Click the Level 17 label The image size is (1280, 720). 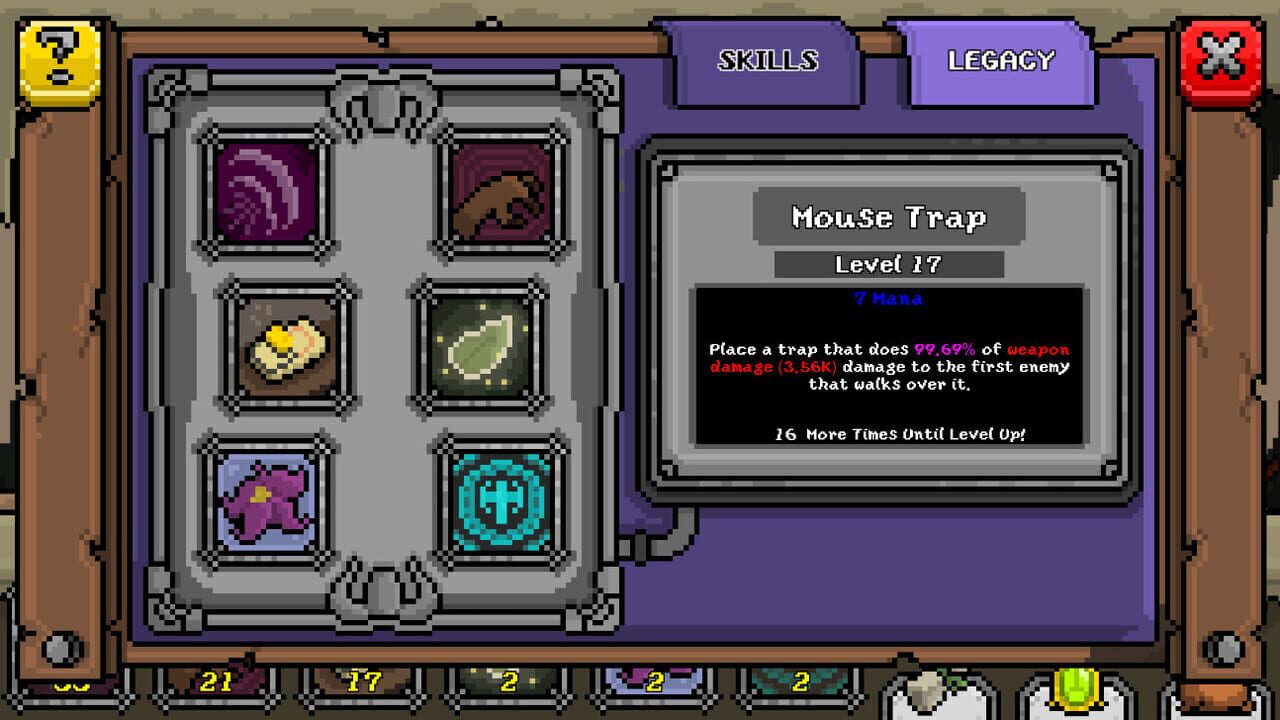pyautogui.click(x=888, y=264)
